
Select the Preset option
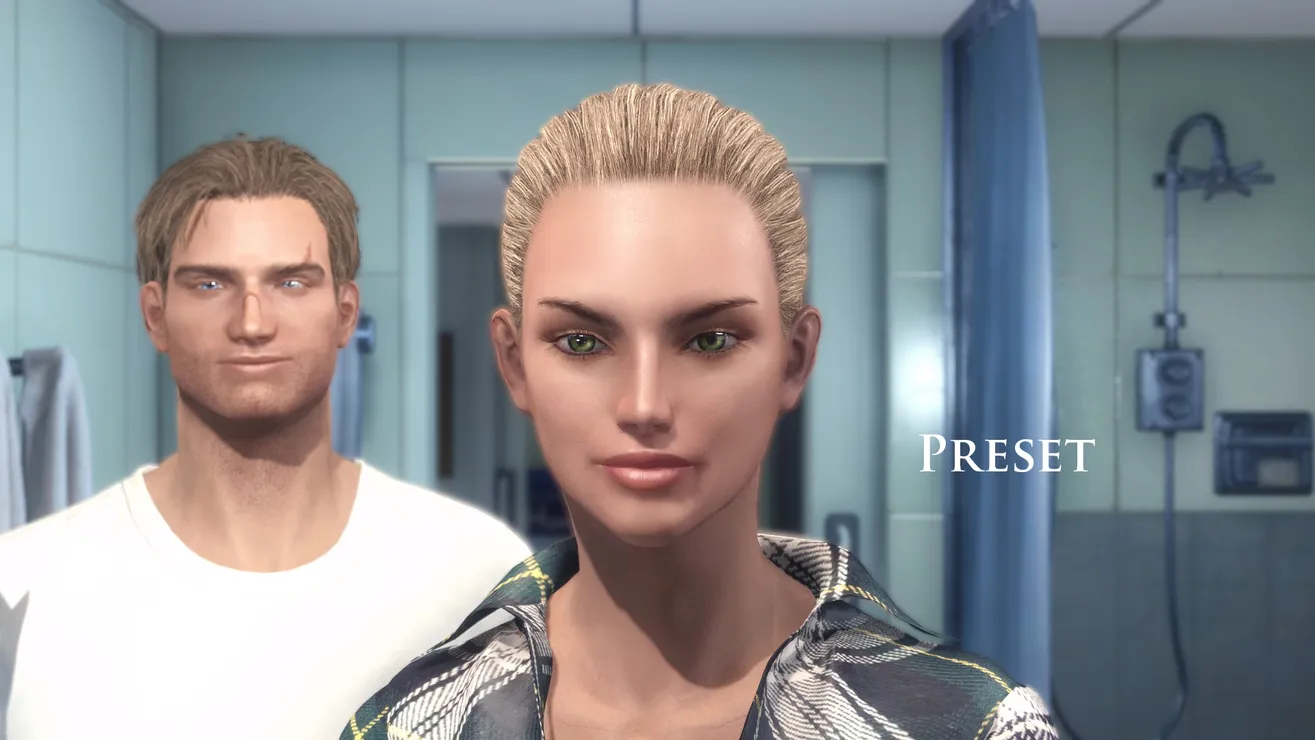click(x=1007, y=454)
